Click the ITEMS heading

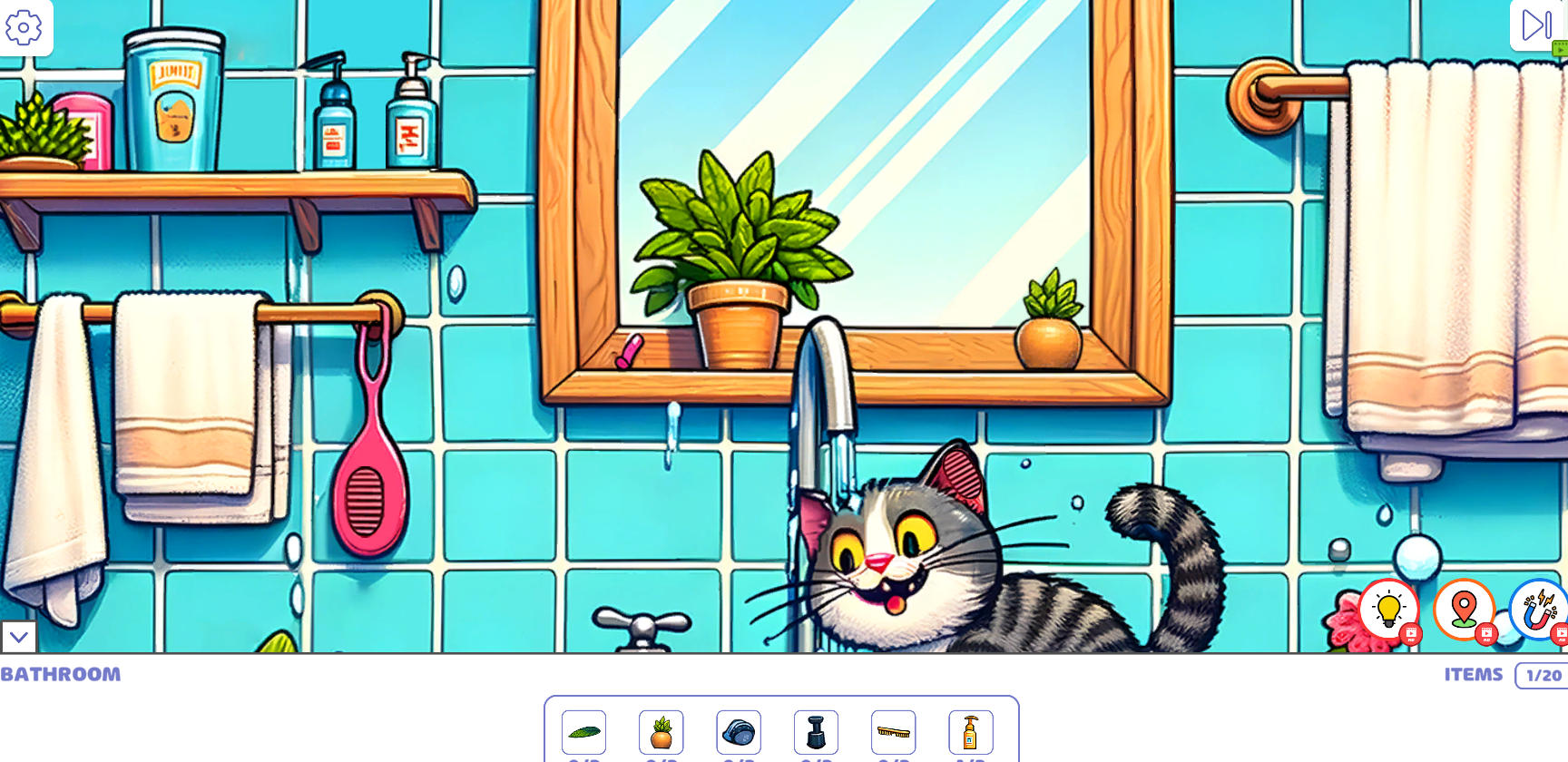[x=1473, y=675]
